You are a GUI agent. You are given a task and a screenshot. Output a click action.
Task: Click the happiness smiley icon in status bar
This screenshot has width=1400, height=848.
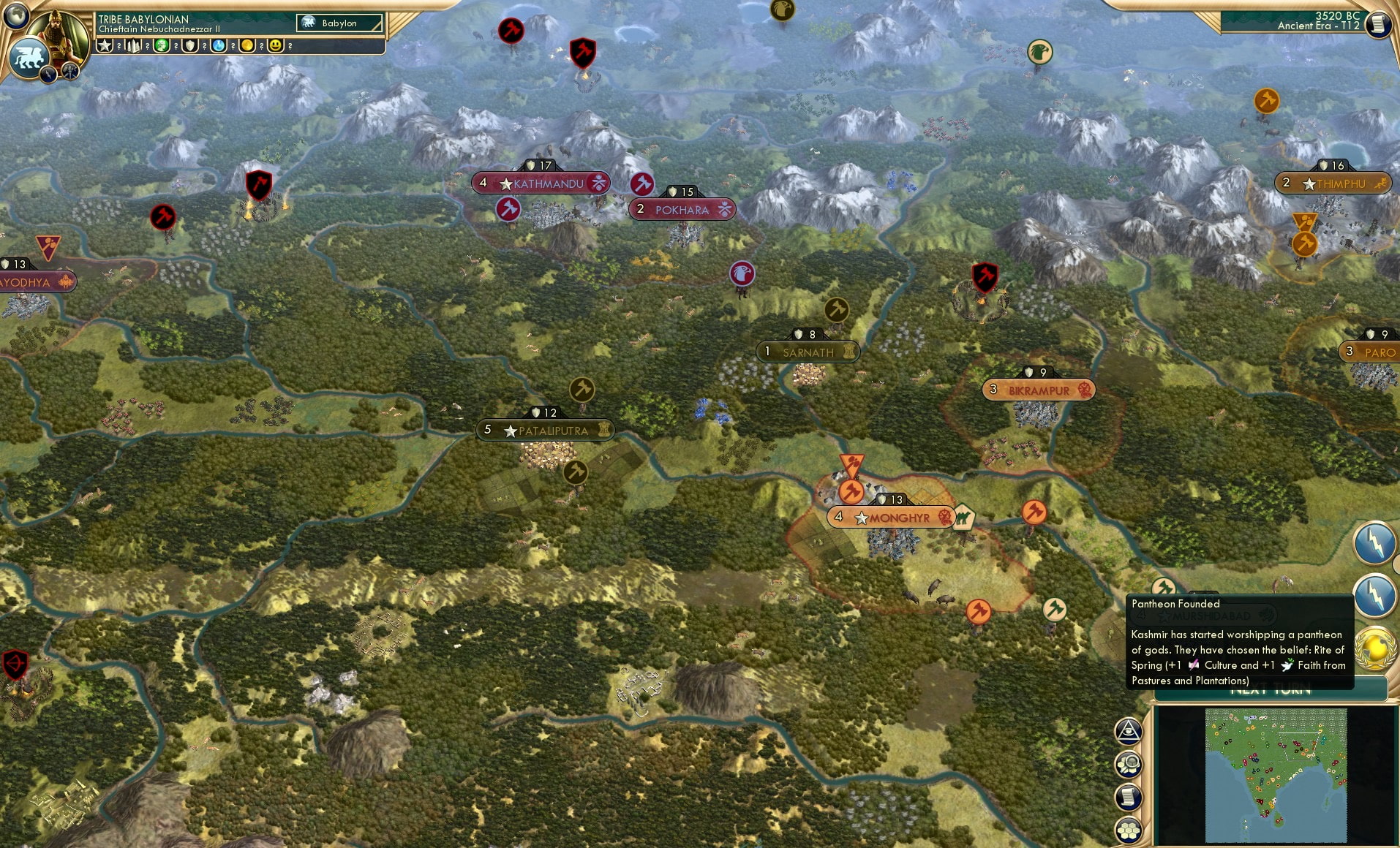[x=276, y=45]
